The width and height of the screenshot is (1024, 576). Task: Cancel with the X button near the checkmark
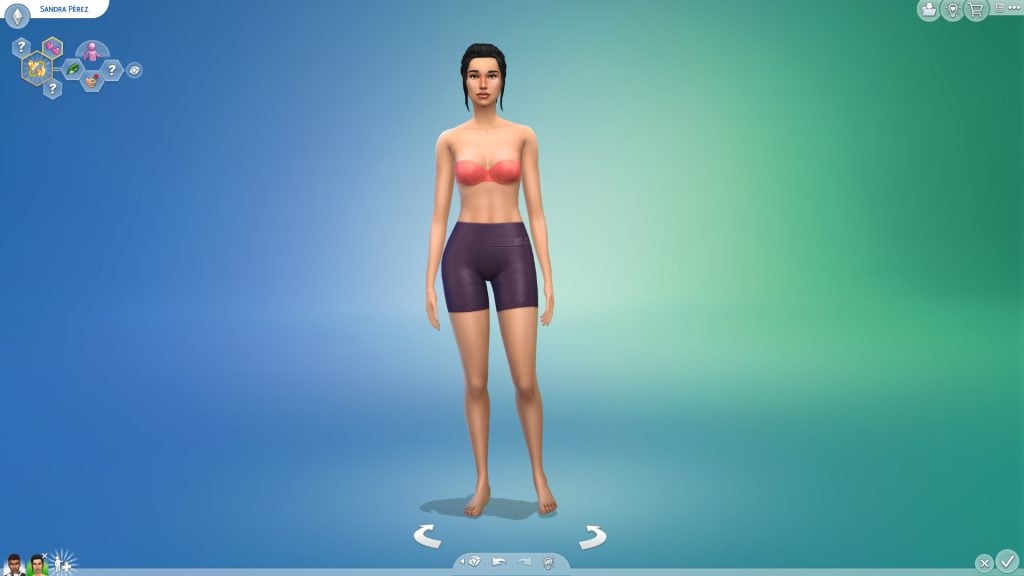point(984,563)
